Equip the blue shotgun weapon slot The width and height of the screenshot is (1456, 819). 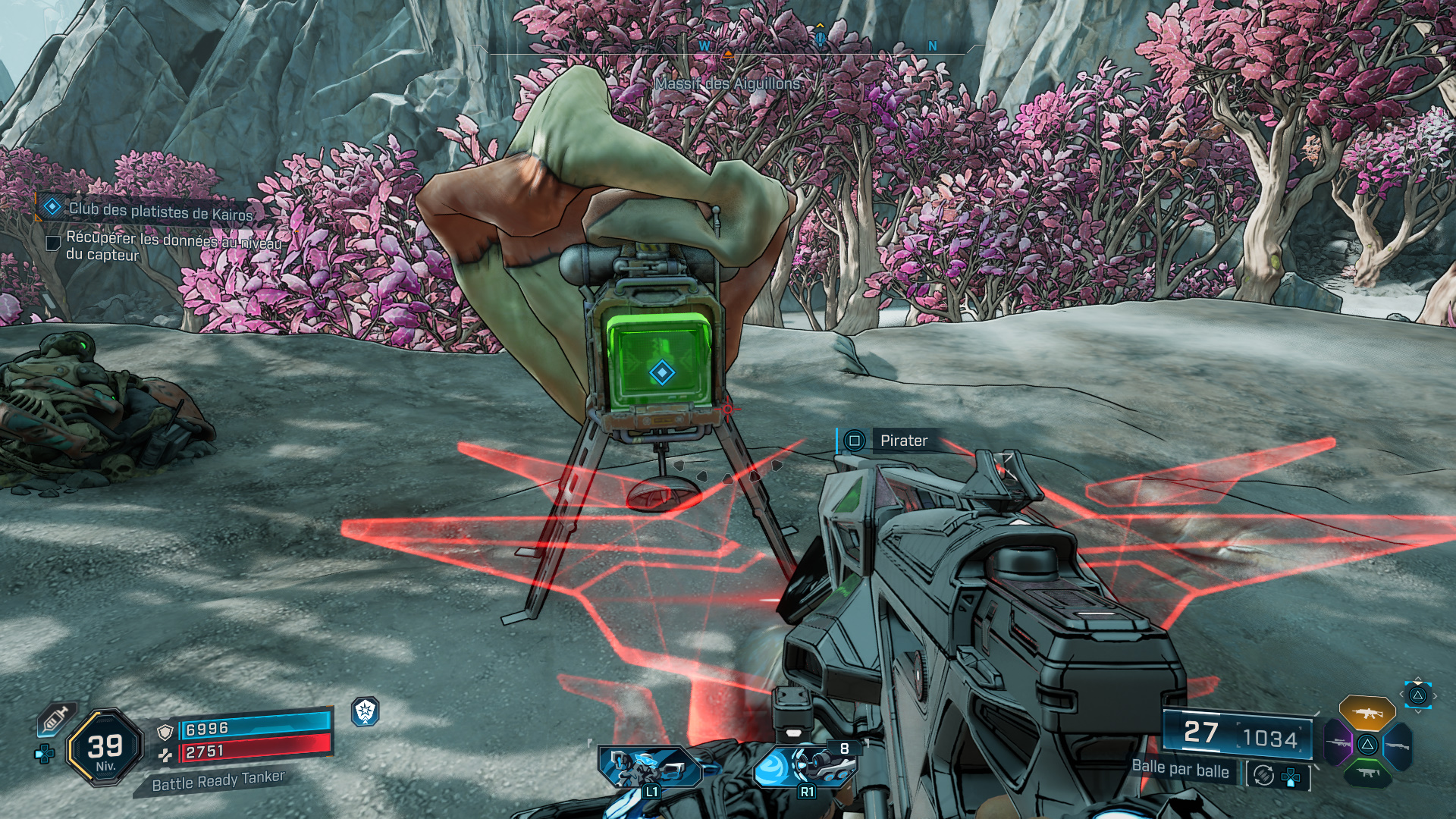[1397, 745]
